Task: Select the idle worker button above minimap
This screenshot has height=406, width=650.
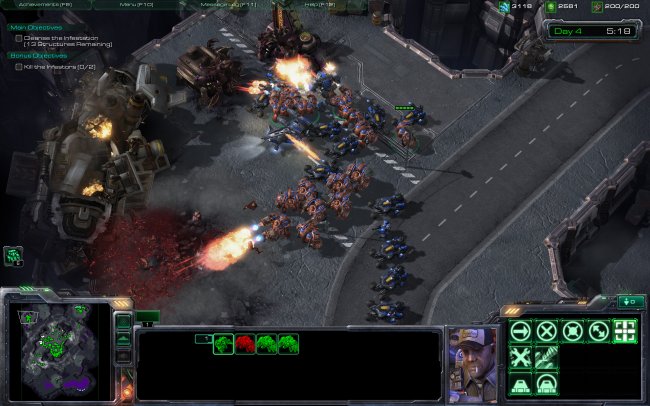Action: click(14, 256)
